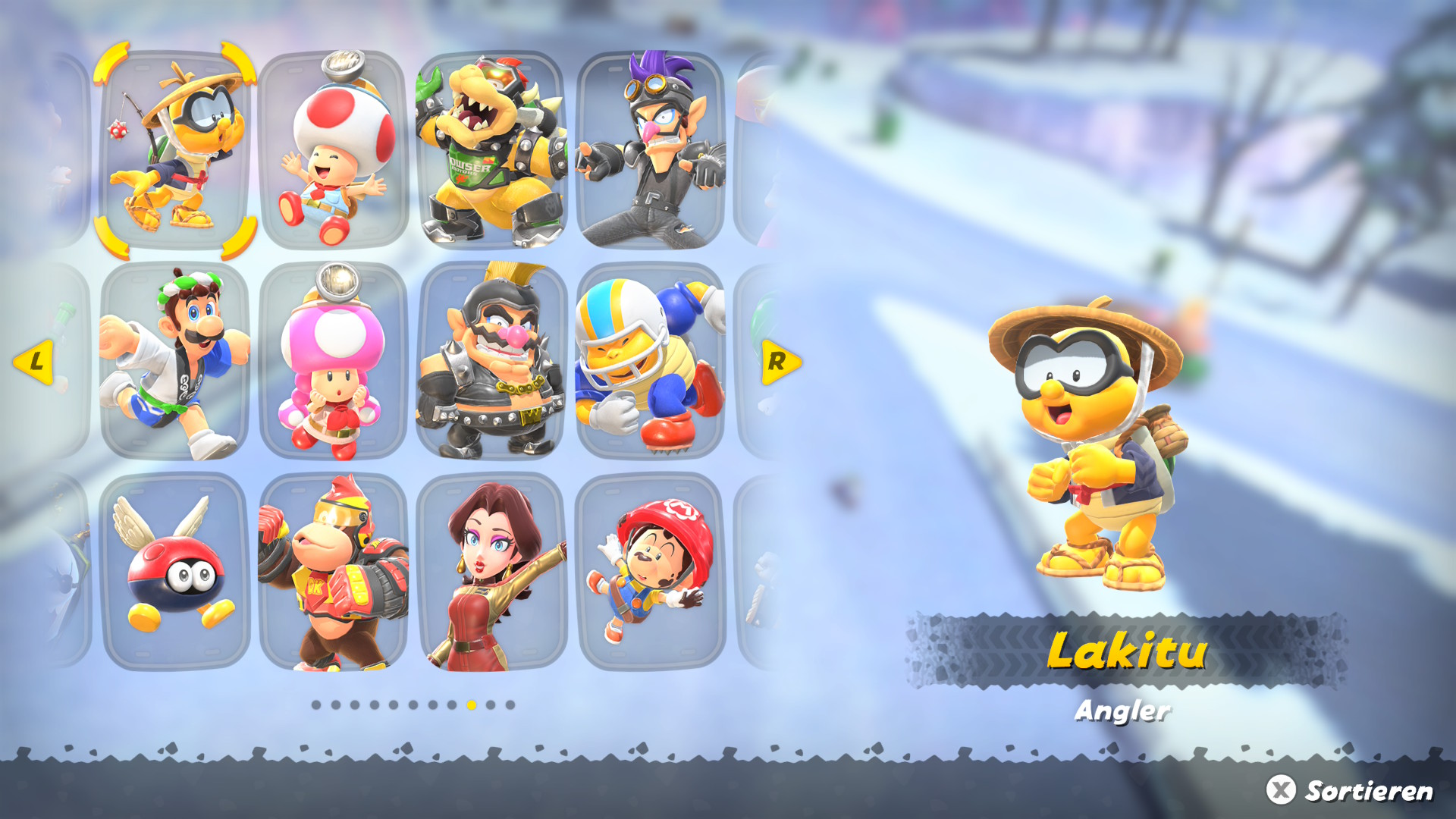Viewport: 1456px width, 819px height.
Task: Choose Pauline in the red dress
Action: [492, 573]
